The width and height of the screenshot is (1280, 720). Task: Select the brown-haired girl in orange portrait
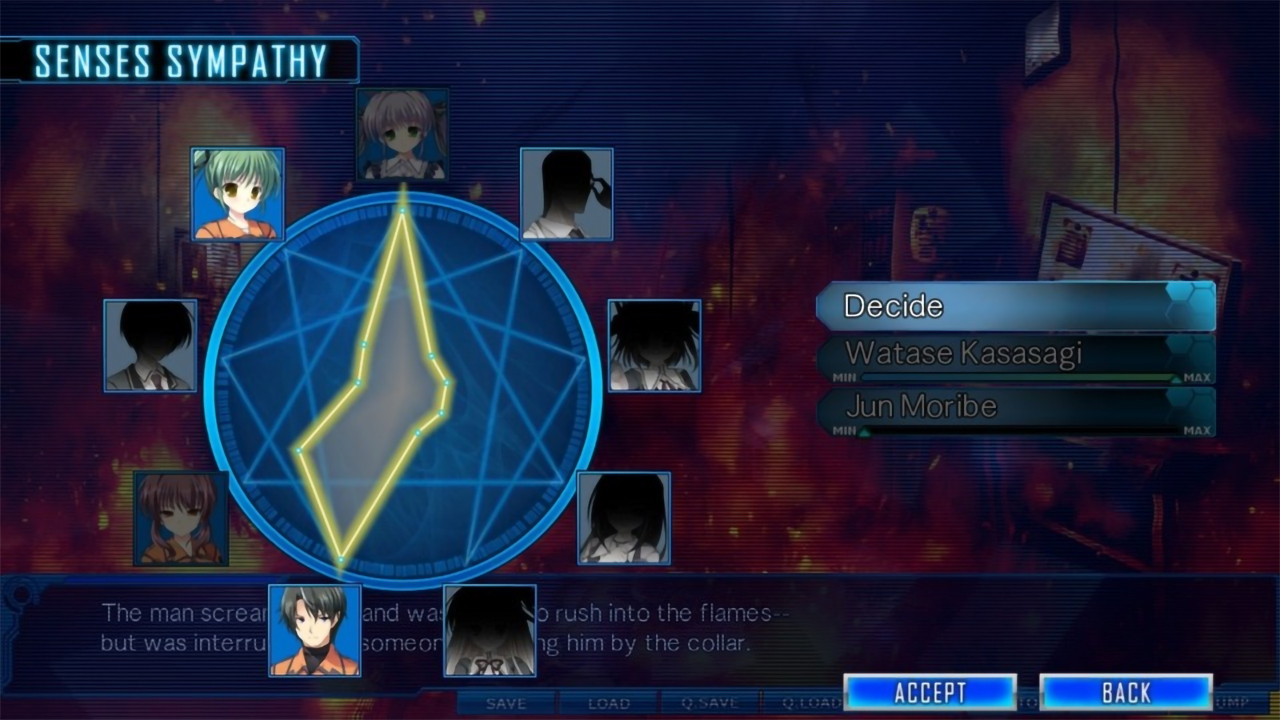coord(181,518)
